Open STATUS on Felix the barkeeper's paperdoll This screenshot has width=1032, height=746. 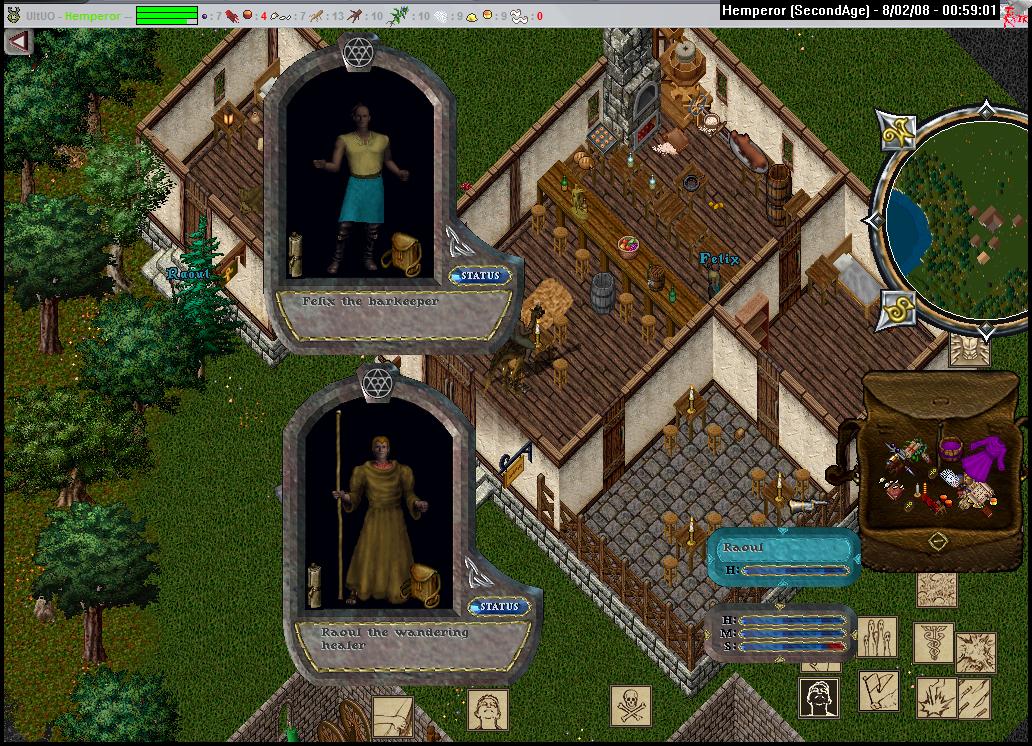pyautogui.click(x=480, y=275)
